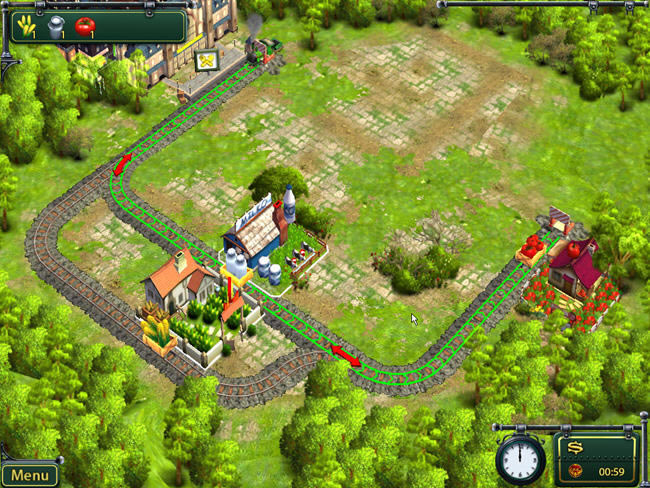Select the milk can goal icon
650x488 pixels.
[x=57, y=25]
